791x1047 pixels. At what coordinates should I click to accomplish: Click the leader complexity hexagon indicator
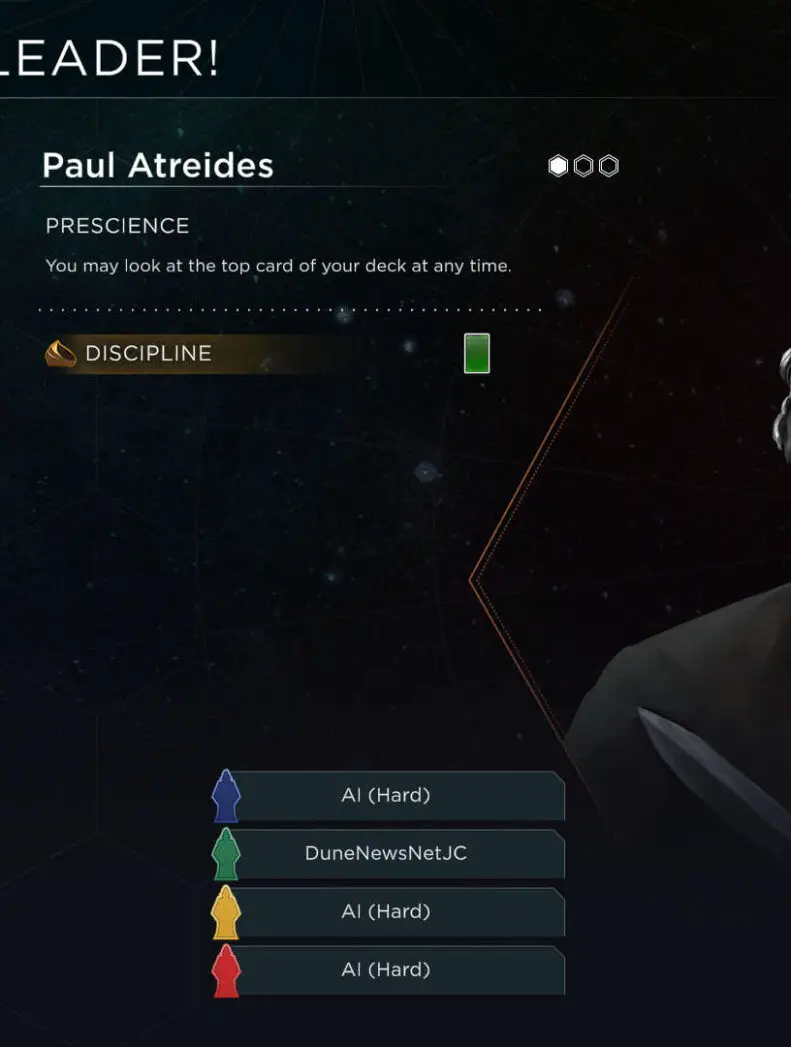584,166
